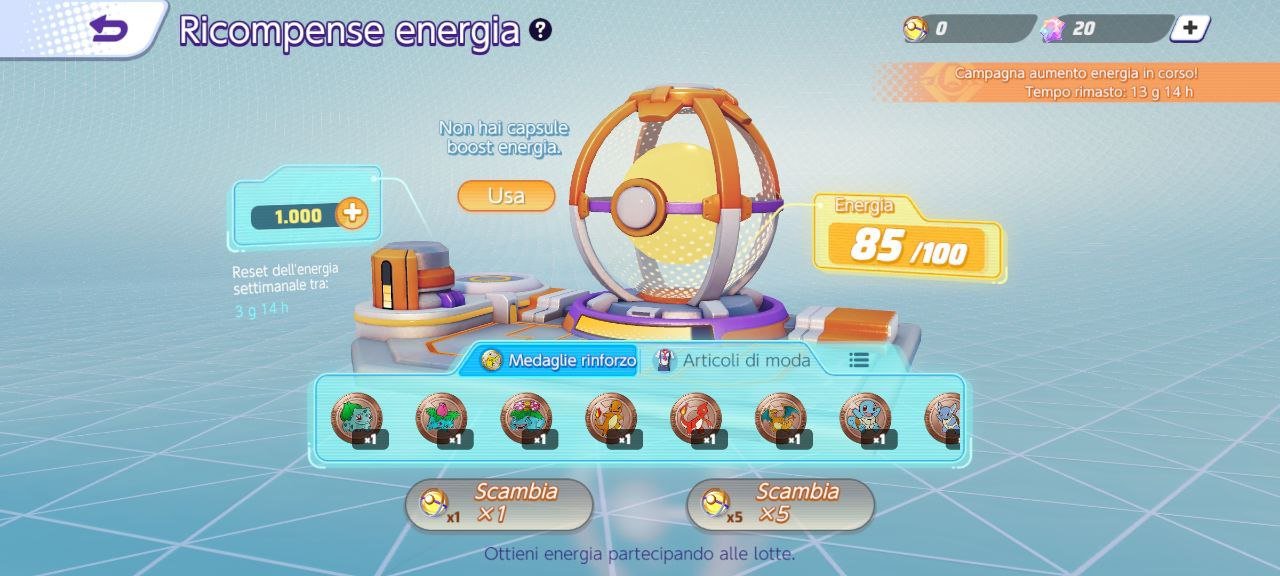Exchange five capsules with Scambia x5

point(780,504)
